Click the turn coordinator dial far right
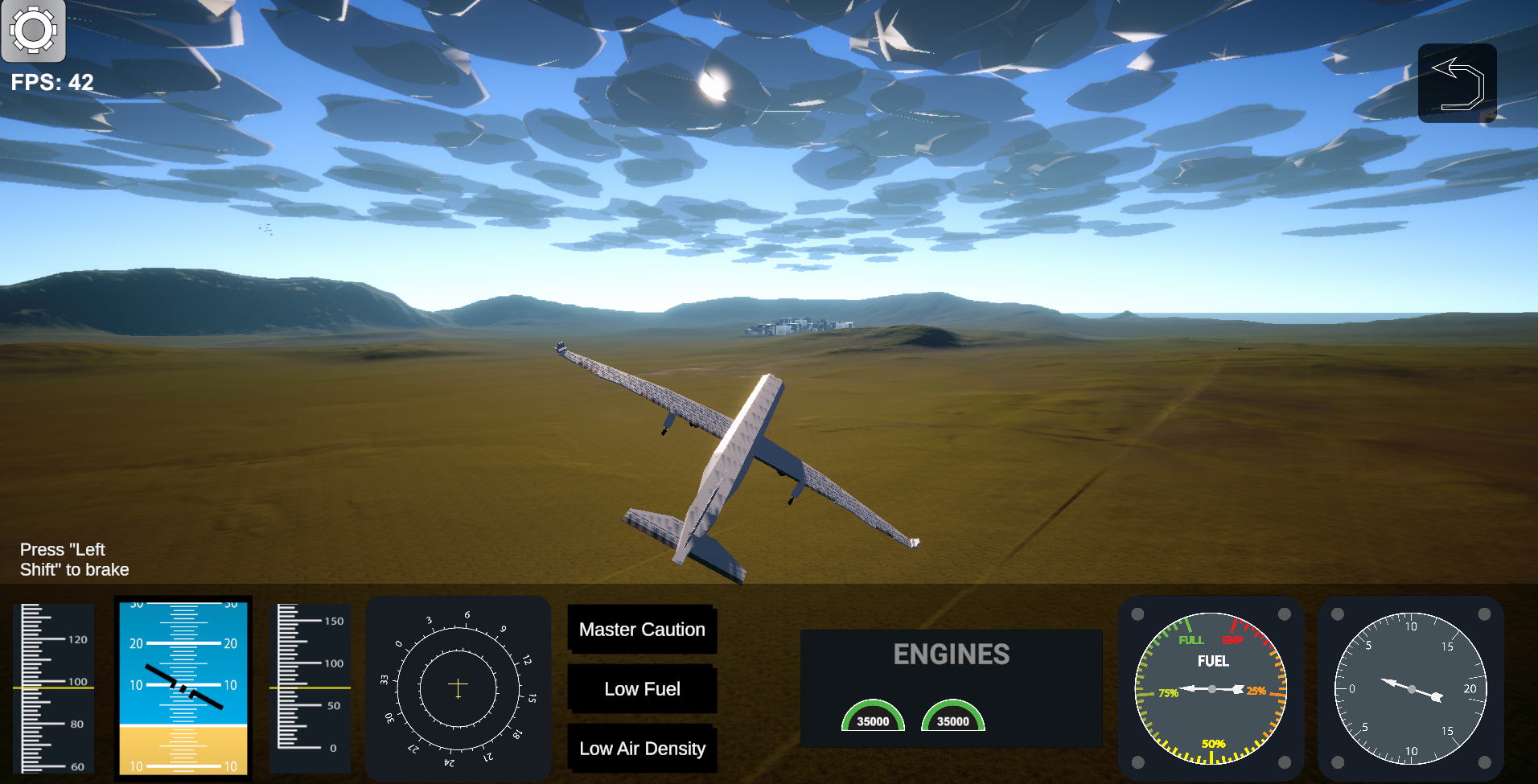This screenshot has width=1538, height=784. pos(1410,689)
